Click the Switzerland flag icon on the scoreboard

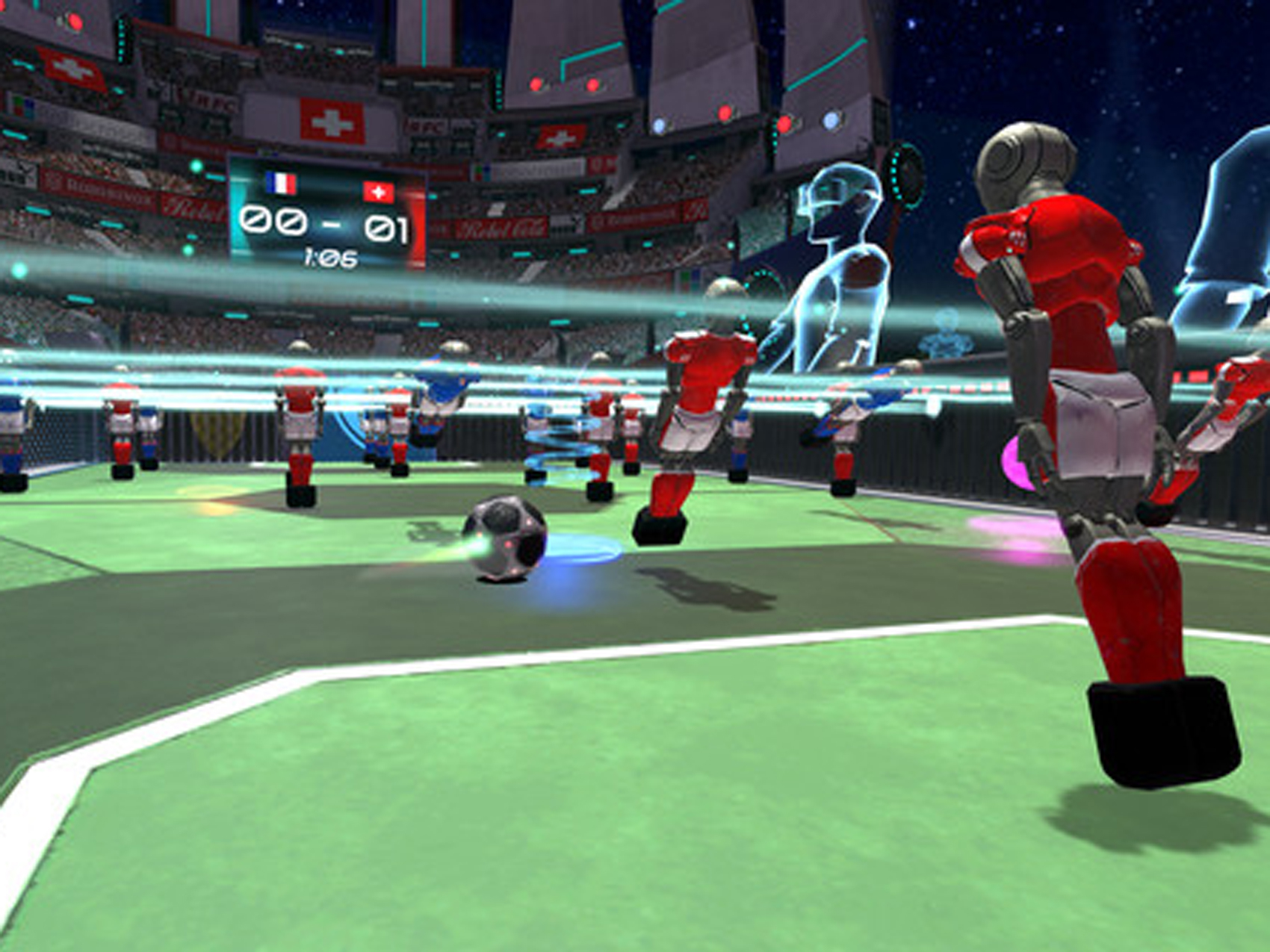coord(378,192)
